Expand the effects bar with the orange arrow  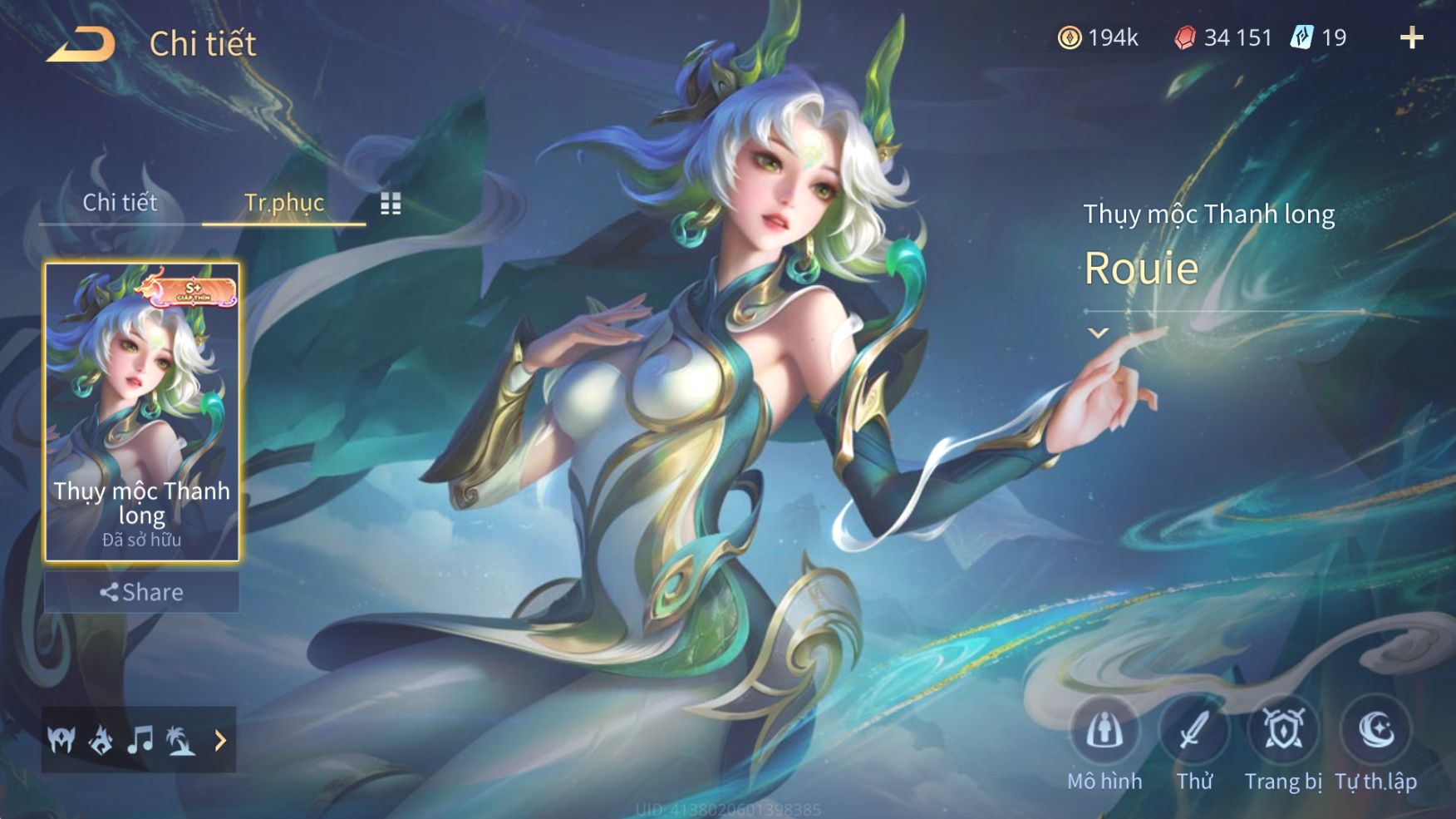[x=220, y=739]
